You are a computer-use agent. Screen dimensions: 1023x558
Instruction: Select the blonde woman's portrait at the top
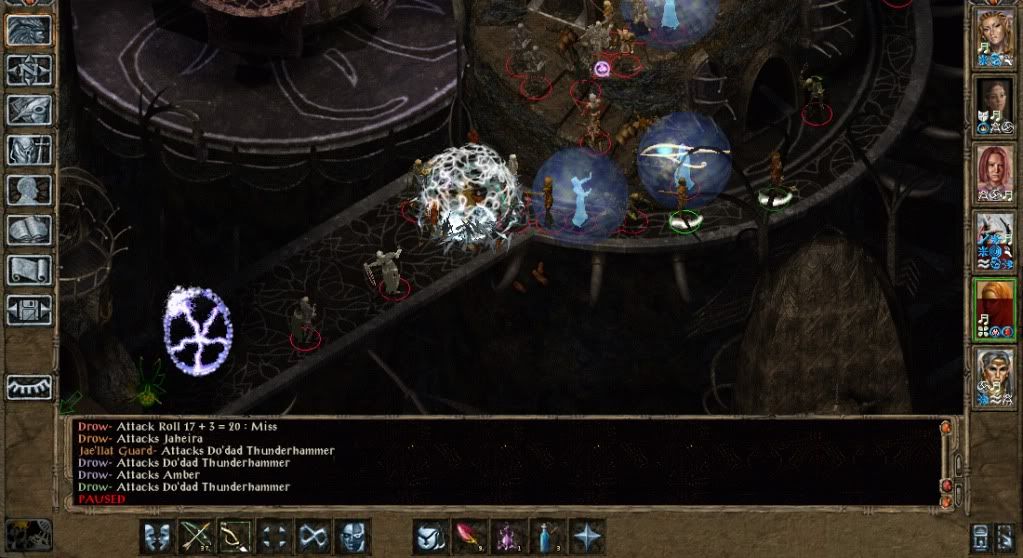click(994, 39)
